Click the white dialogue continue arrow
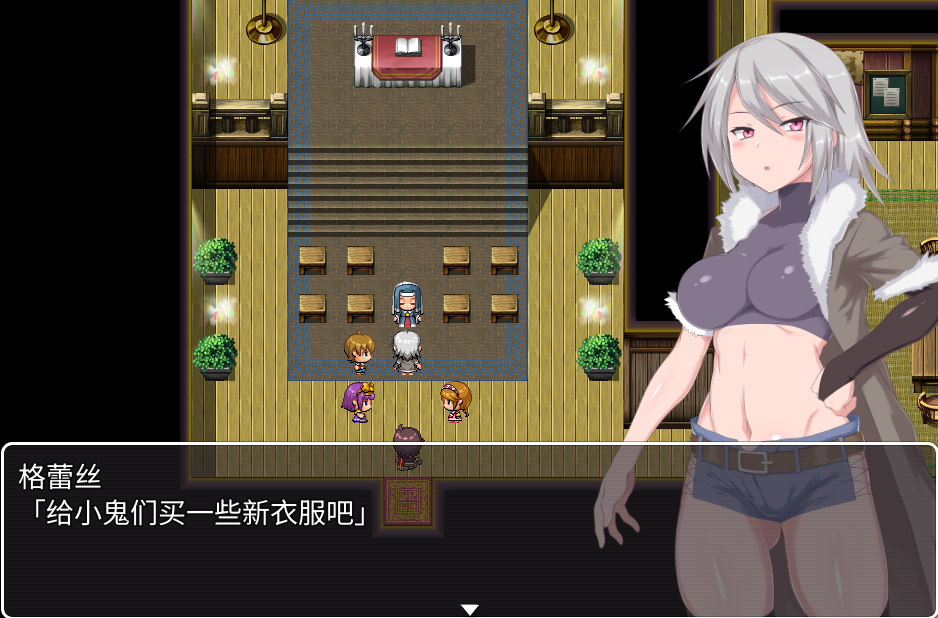 [x=469, y=609]
